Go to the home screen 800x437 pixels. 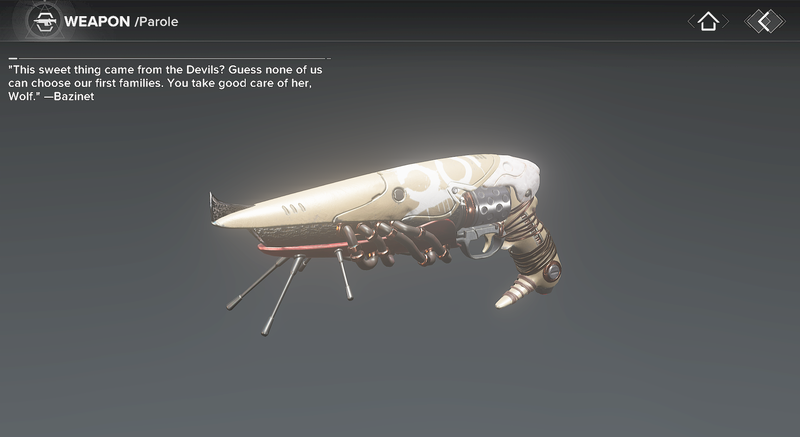coord(708,21)
